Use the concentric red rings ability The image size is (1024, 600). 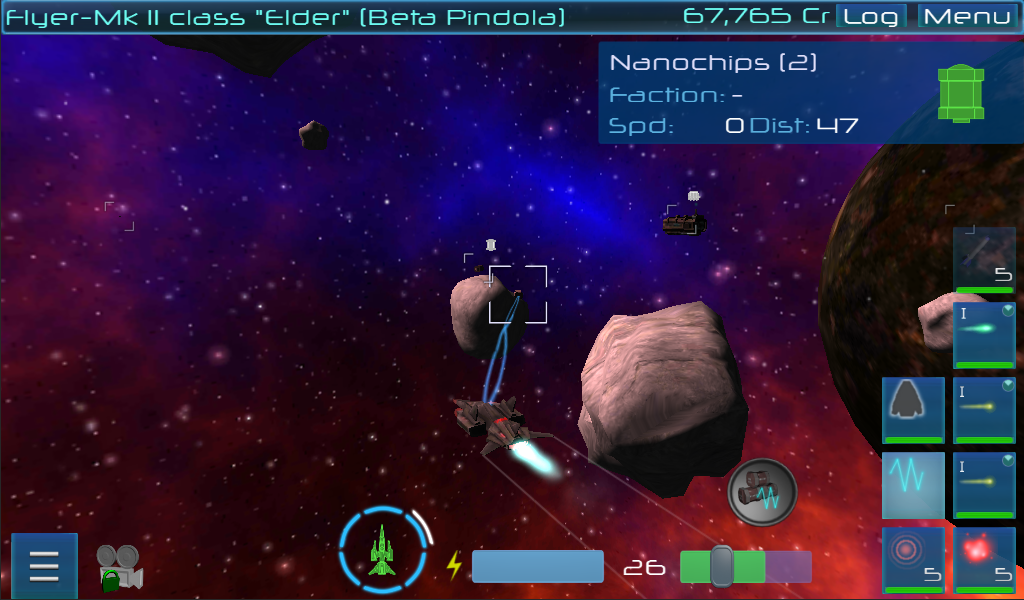913,560
